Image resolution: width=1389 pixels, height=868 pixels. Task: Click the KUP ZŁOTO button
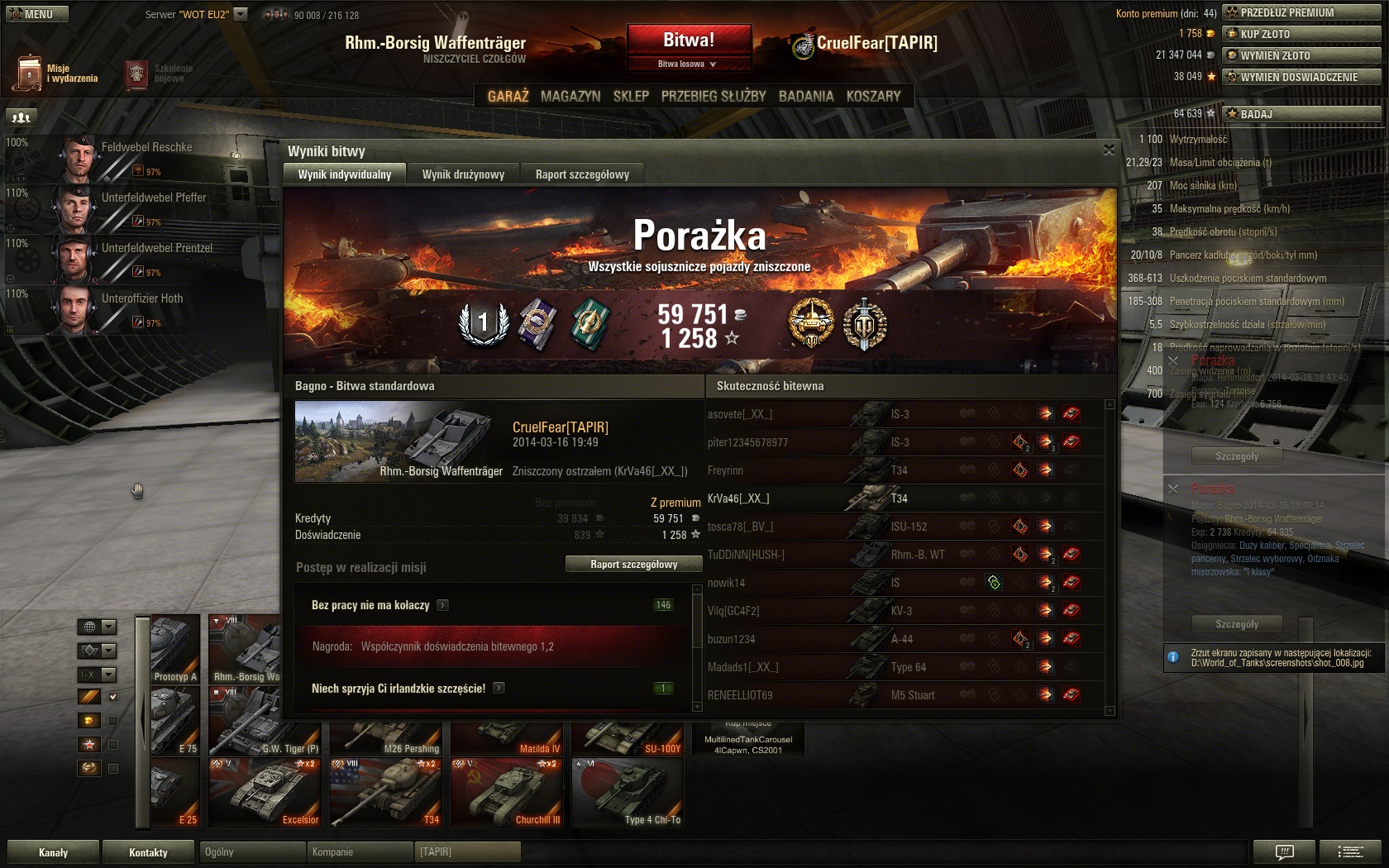[x=1301, y=34]
